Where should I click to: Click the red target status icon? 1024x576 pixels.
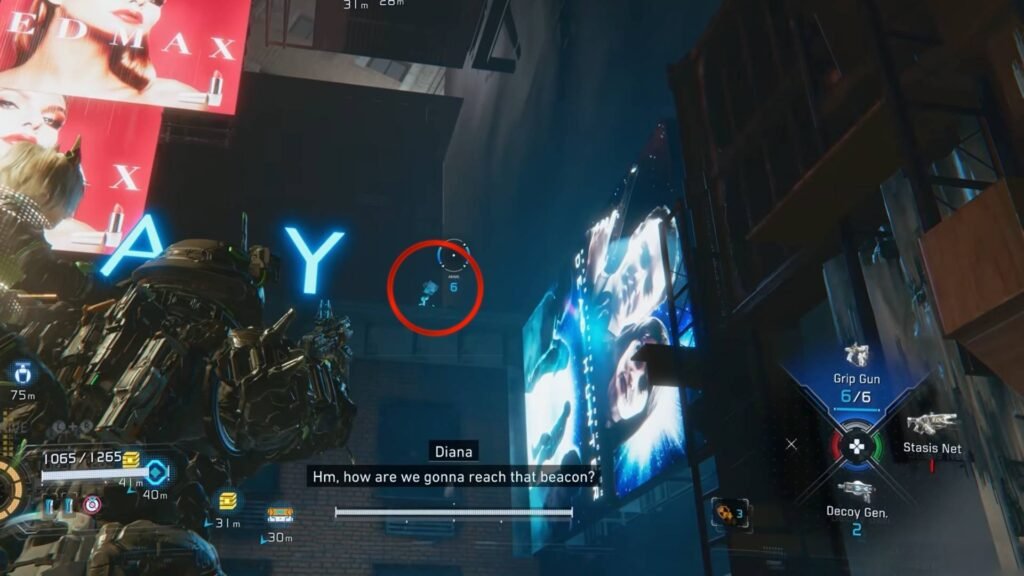coord(92,504)
